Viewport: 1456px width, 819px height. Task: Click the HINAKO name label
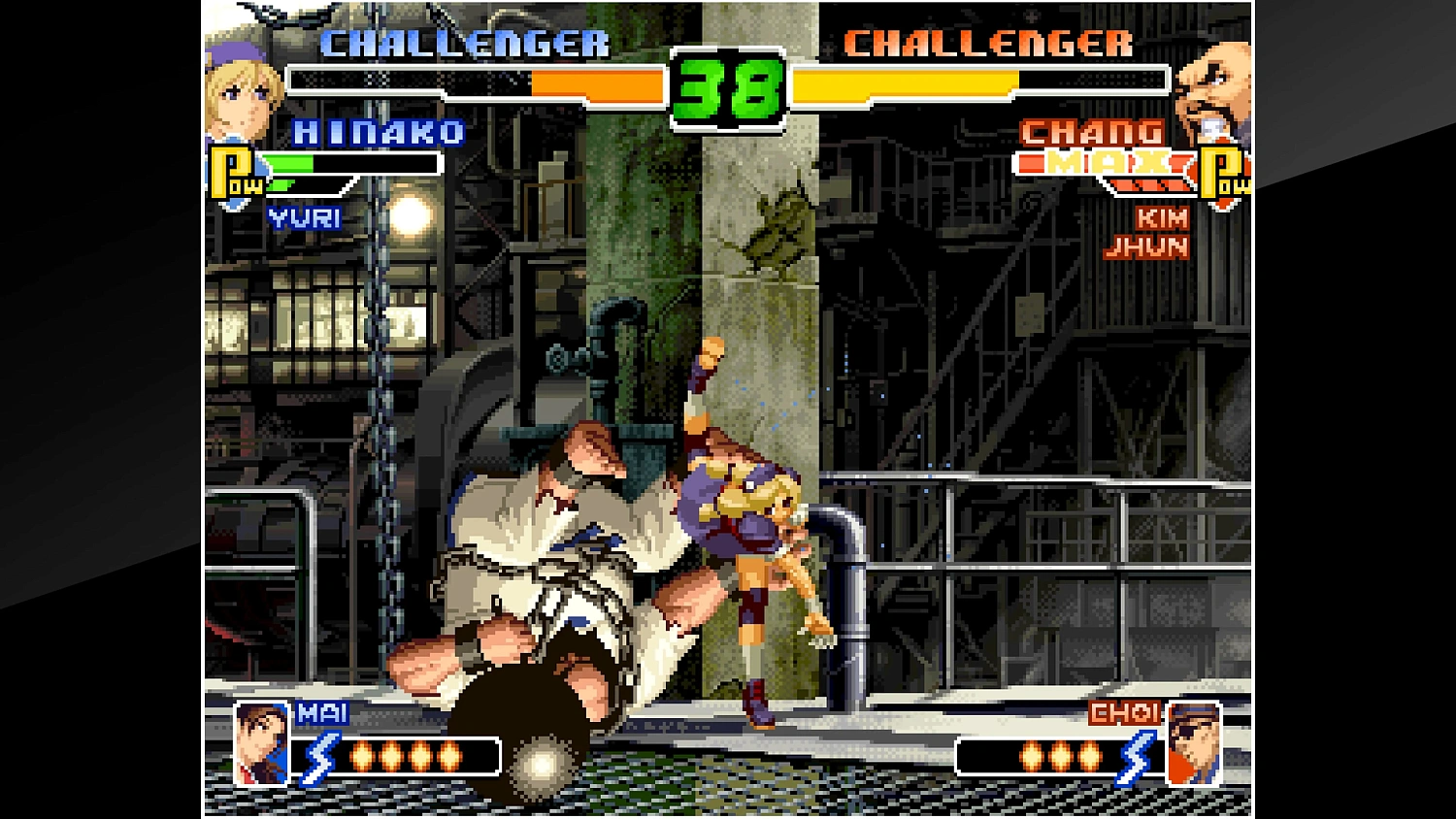coord(380,133)
